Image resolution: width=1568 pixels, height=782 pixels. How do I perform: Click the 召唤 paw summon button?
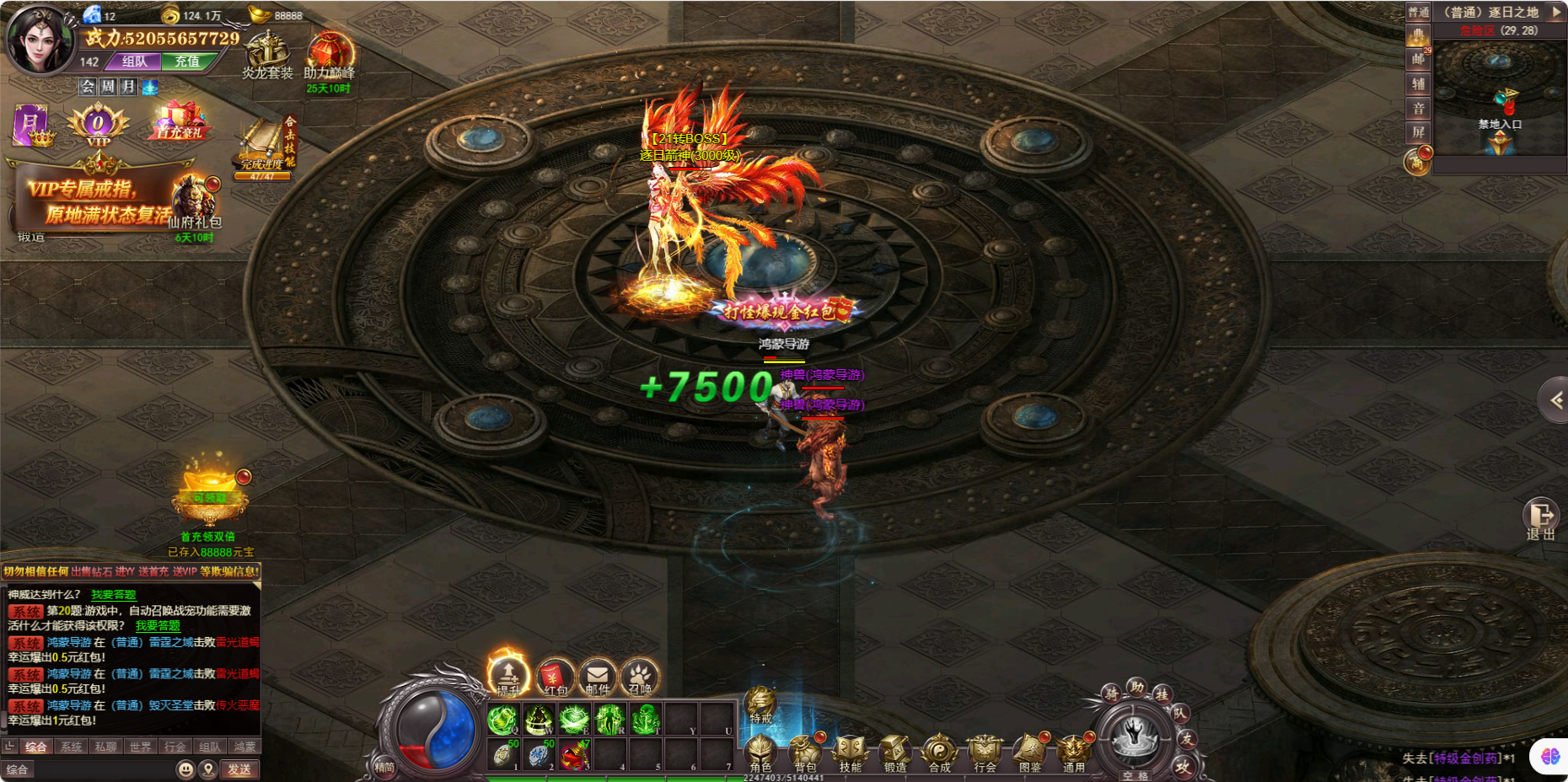click(639, 677)
